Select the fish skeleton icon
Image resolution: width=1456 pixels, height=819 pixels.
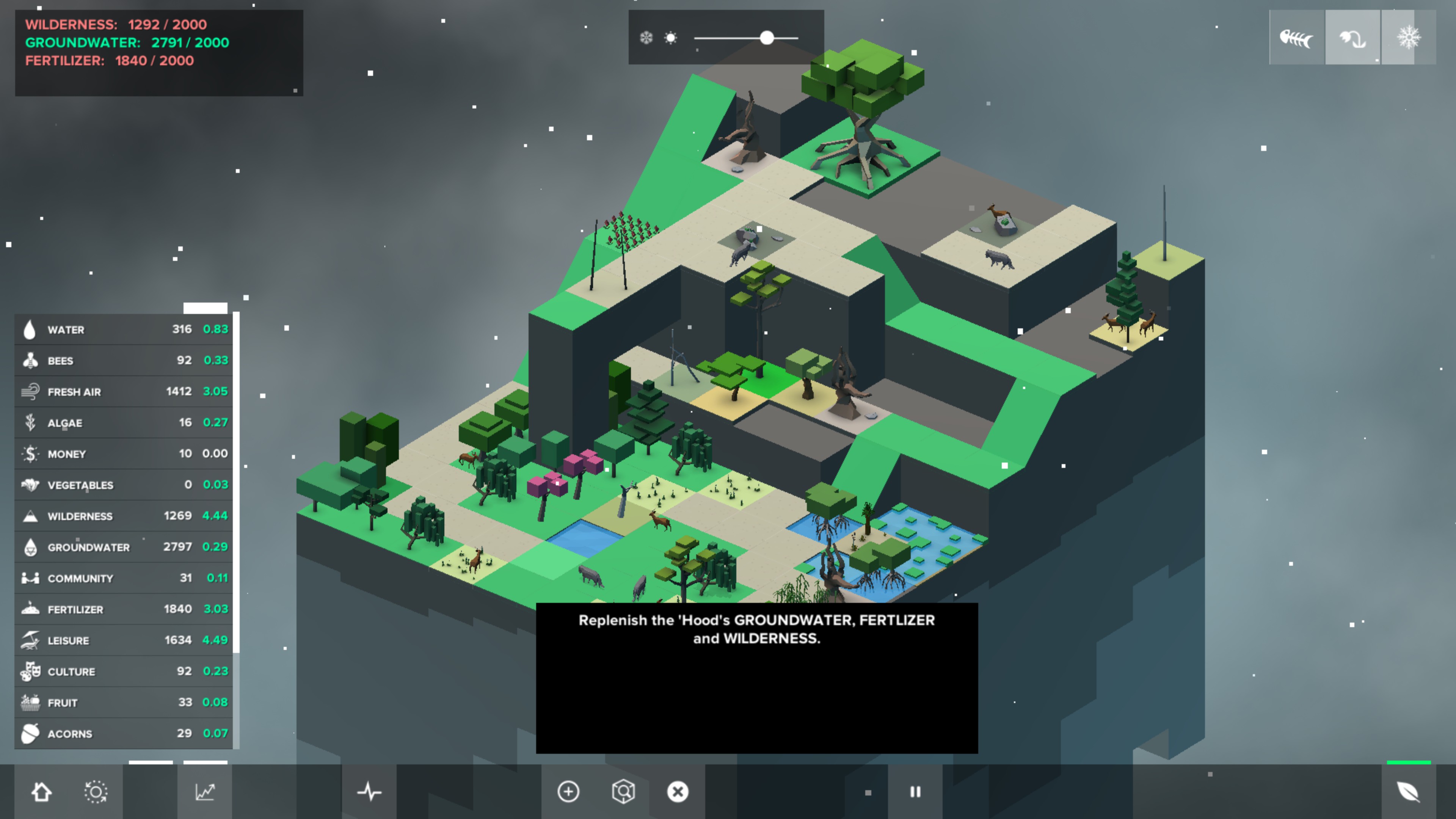[x=1296, y=38]
